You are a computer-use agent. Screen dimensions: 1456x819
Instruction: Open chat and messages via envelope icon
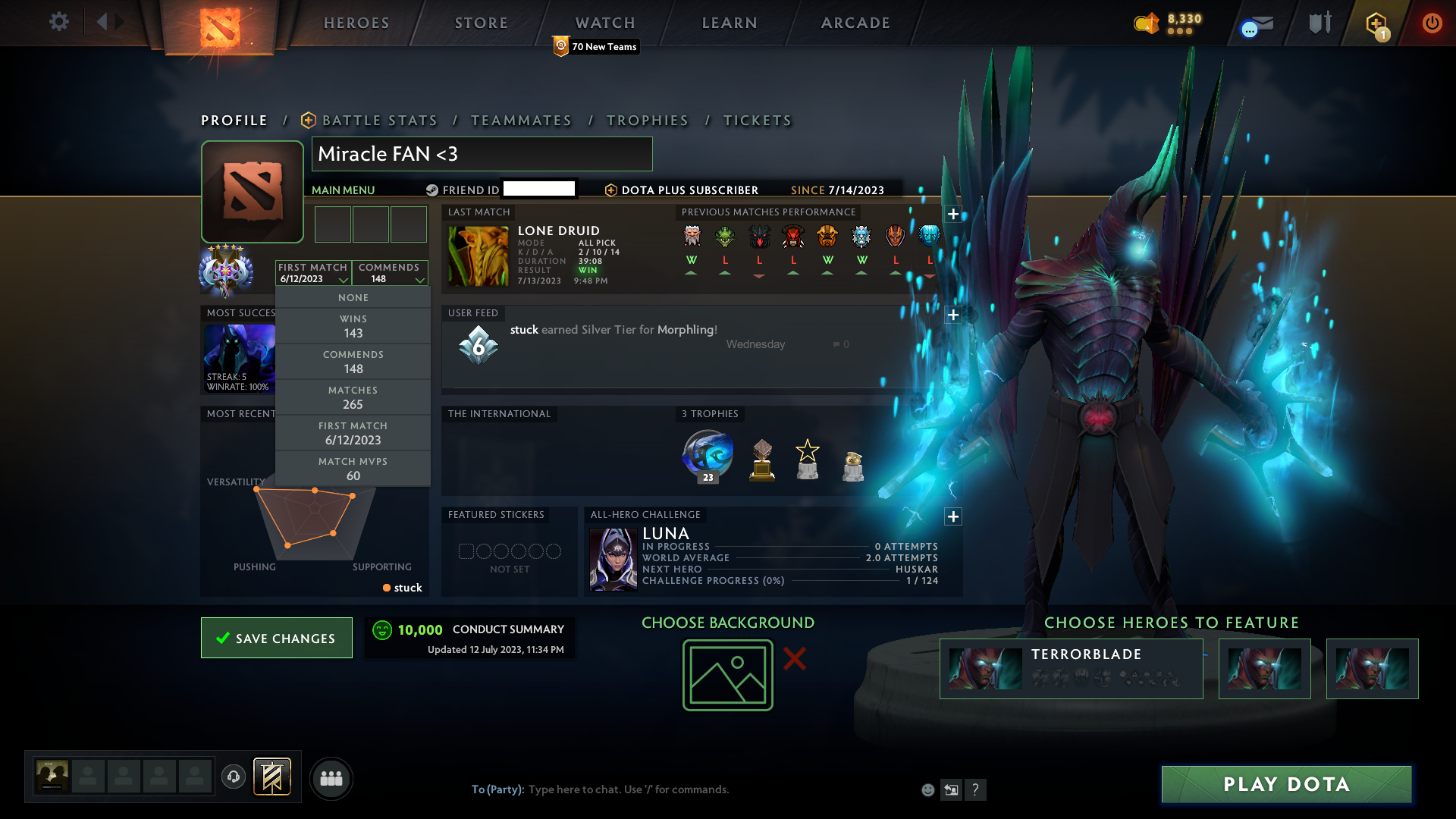1255,23
